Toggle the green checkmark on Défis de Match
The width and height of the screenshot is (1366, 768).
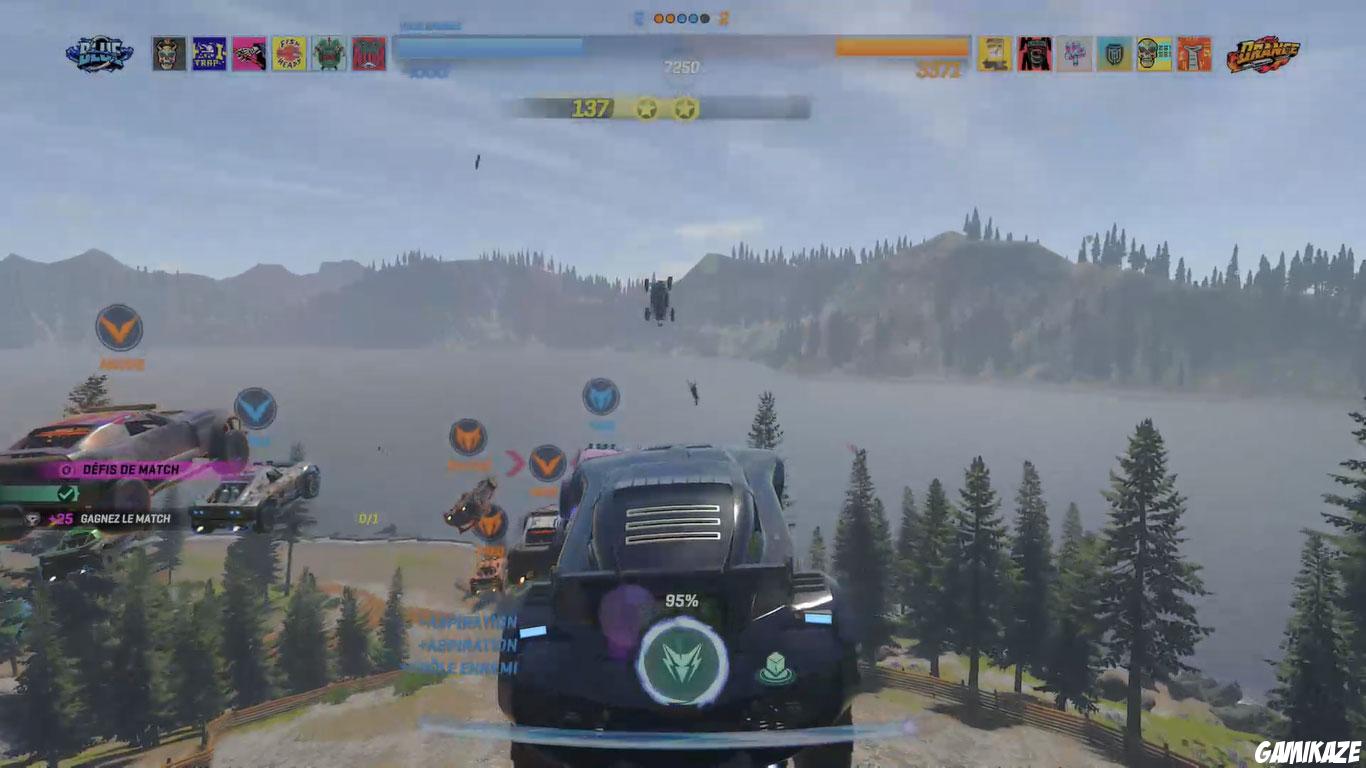click(66, 493)
